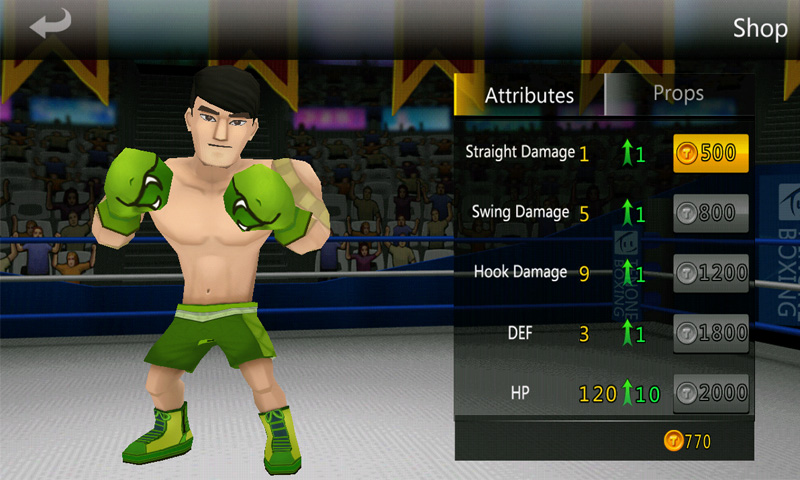Purchase HP upgrade for 2000 coins
The image size is (800, 480).
(710, 394)
